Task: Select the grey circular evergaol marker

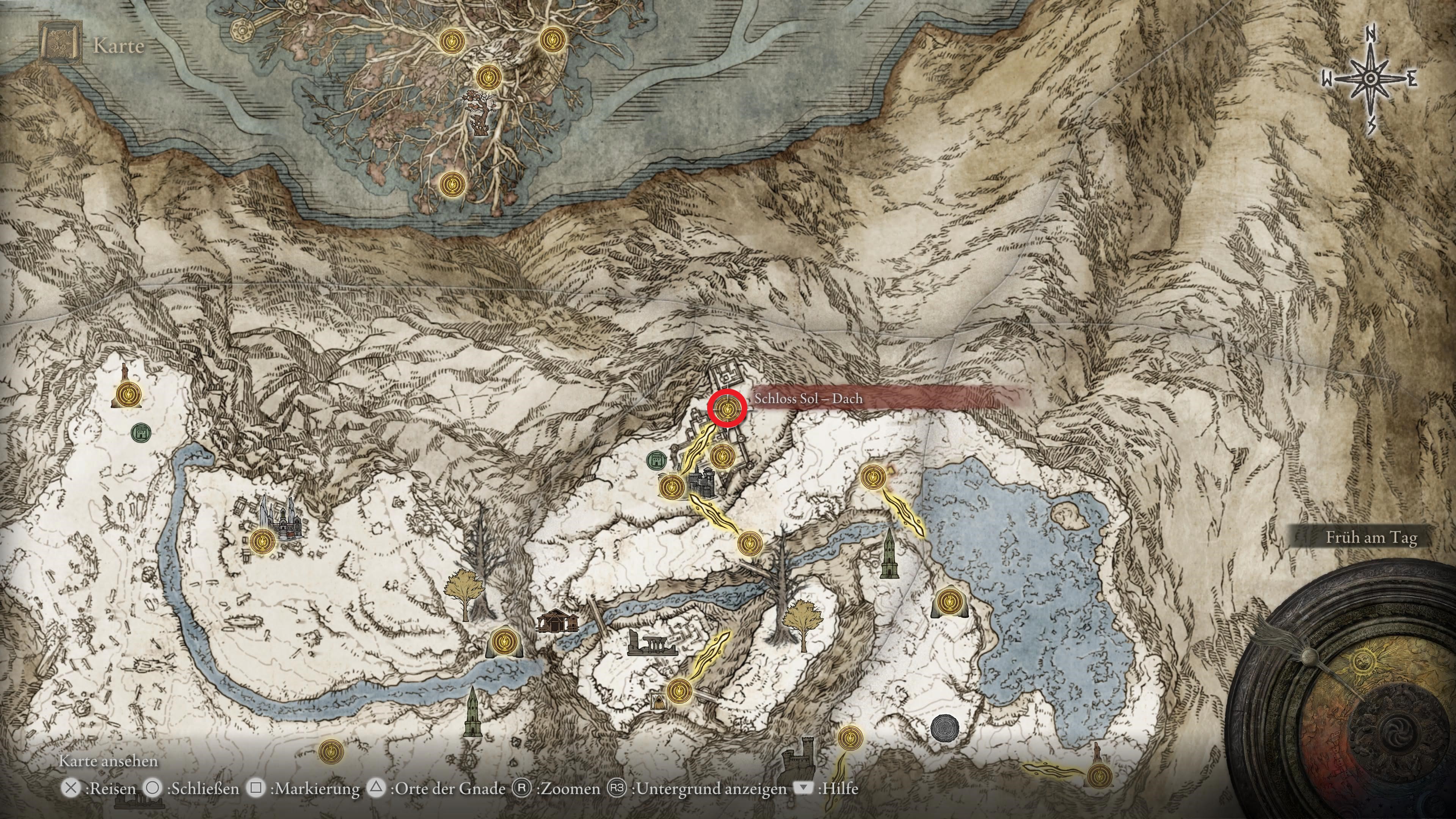Action: (x=944, y=728)
